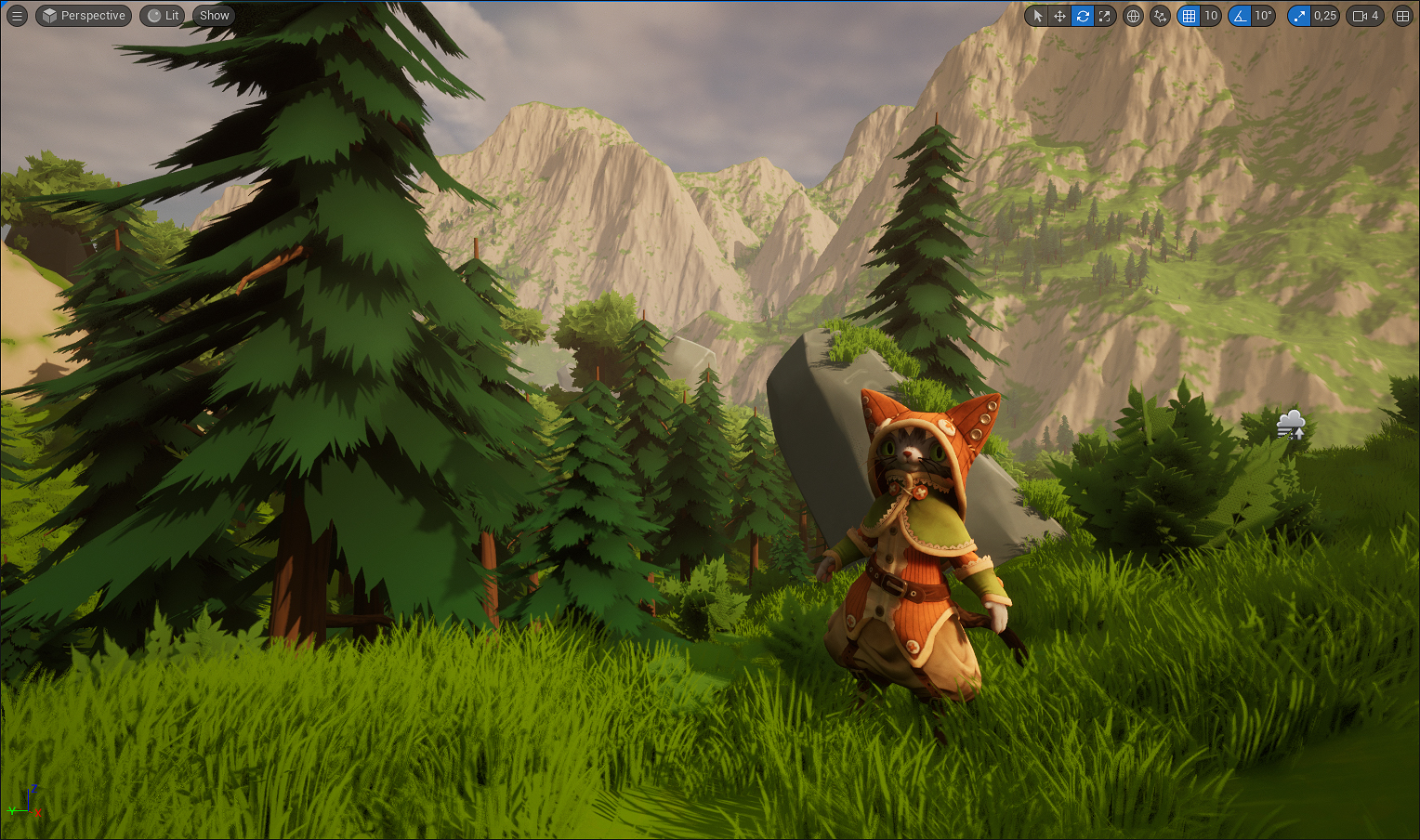Change the grid snap value of 10
The height and width of the screenshot is (840, 1420).
1211,16
